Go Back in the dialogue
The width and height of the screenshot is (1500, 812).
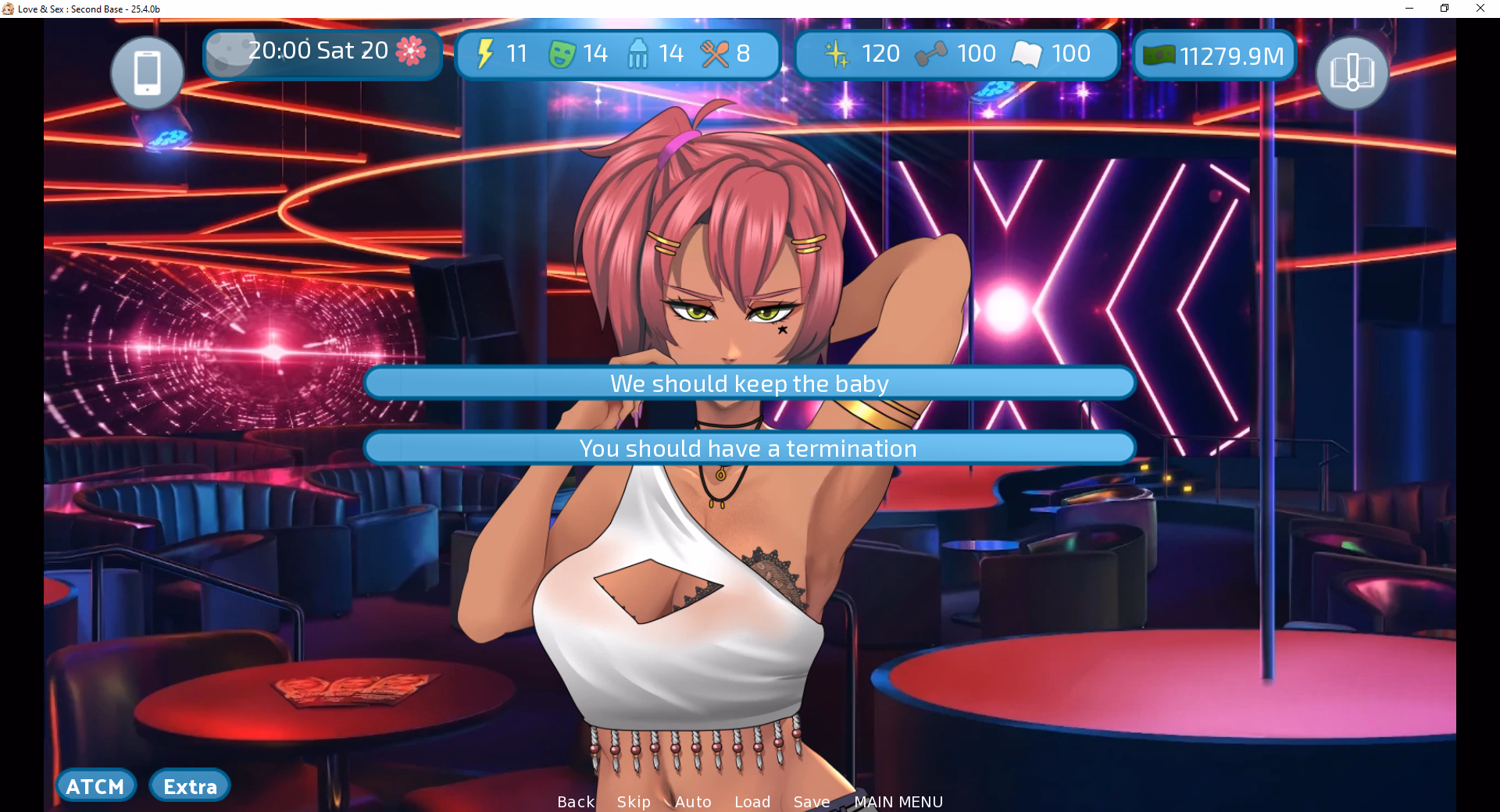pyautogui.click(x=576, y=802)
